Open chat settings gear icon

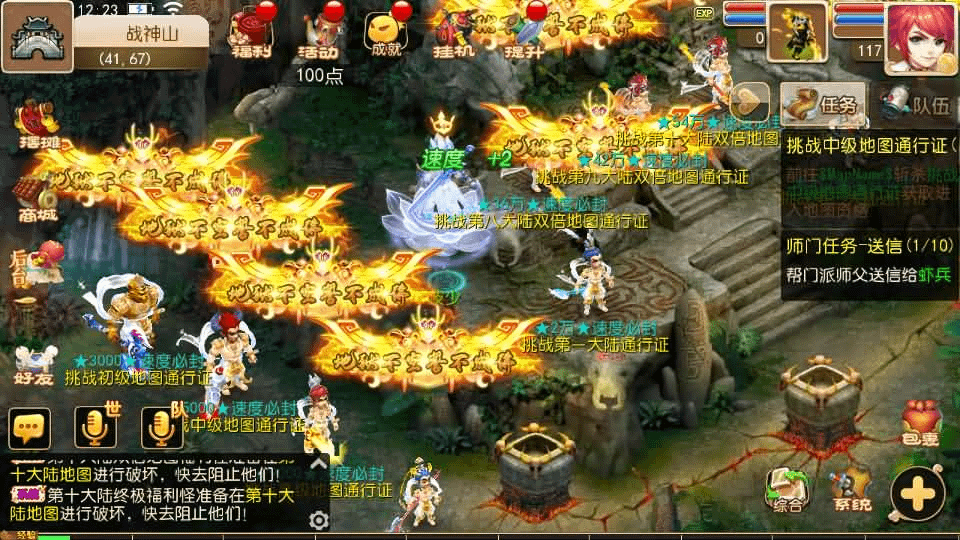(319, 520)
